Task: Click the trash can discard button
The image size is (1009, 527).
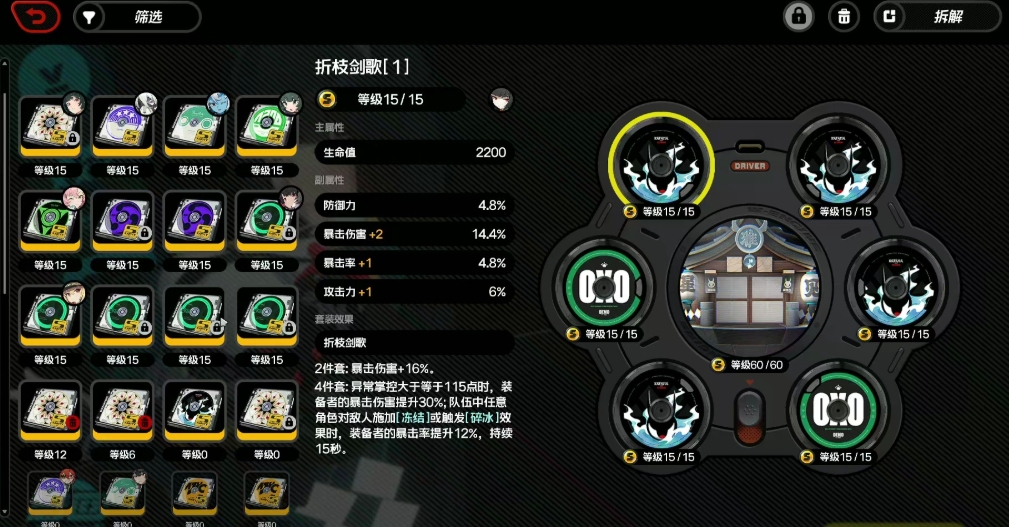Action: tap(844, 17)
